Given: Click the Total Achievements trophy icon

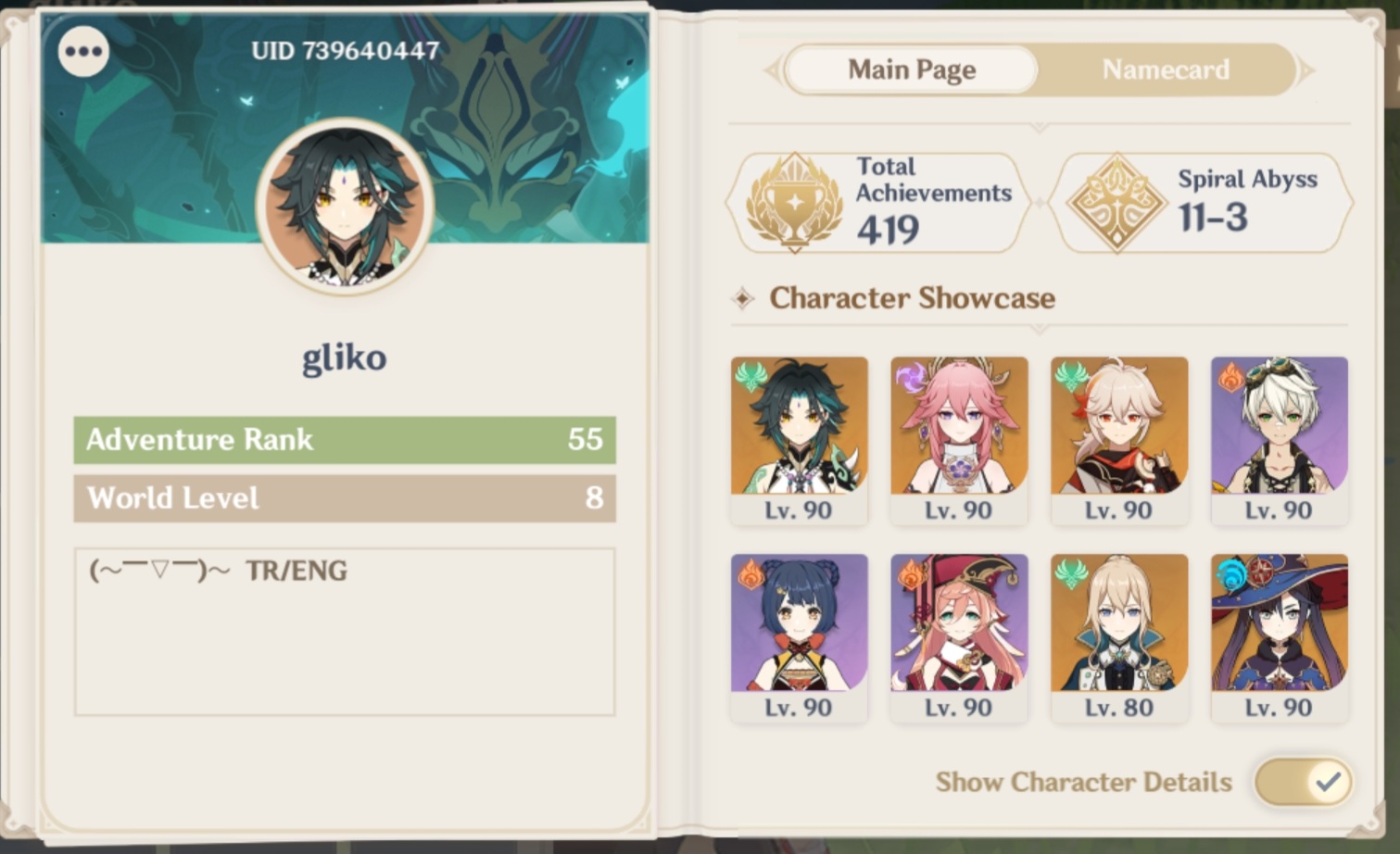Looking at the screenshot, I should tap(792, 202).
